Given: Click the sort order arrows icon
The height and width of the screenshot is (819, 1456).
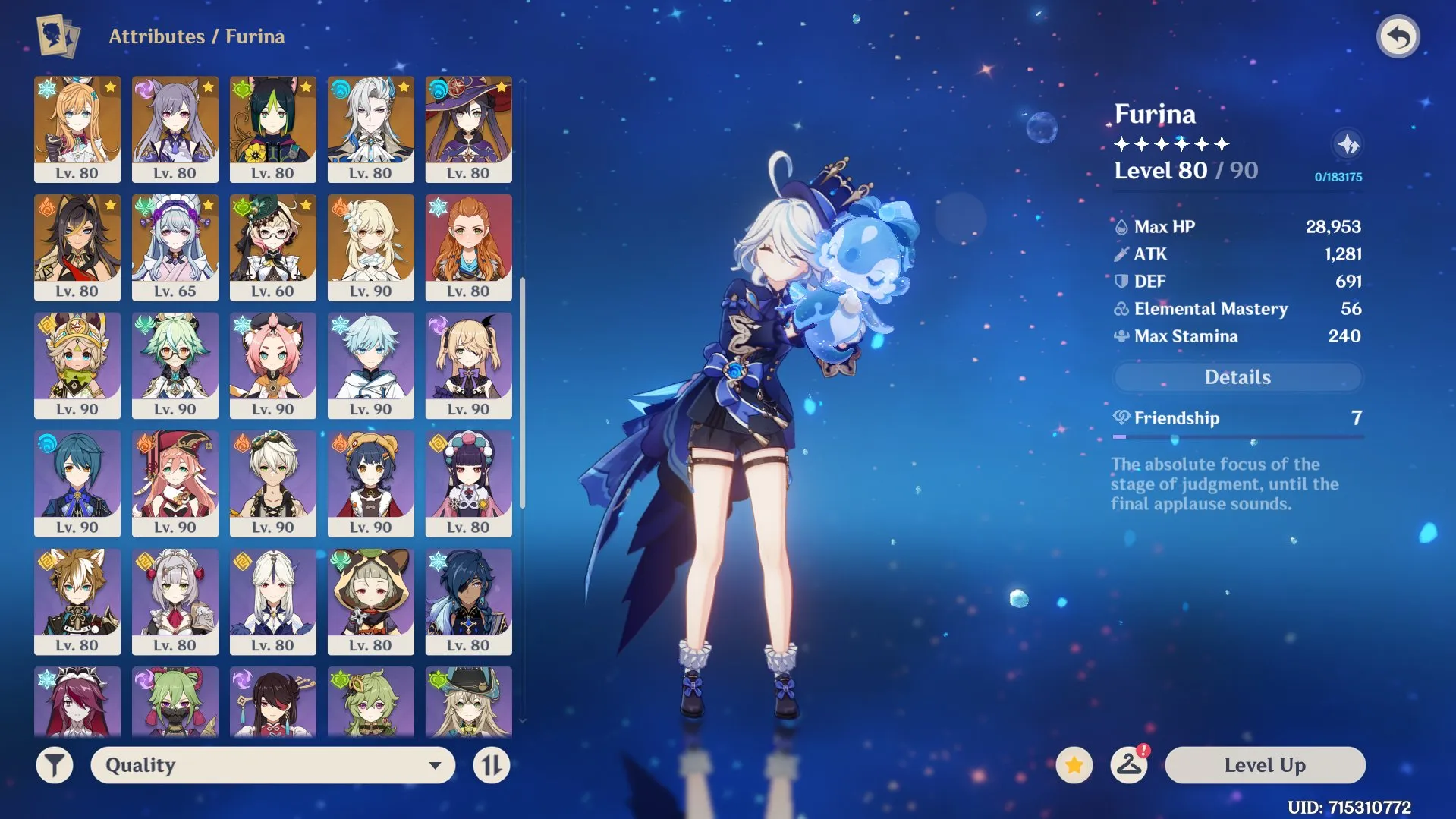Looking at the screenshot, I should click(490, 764).
